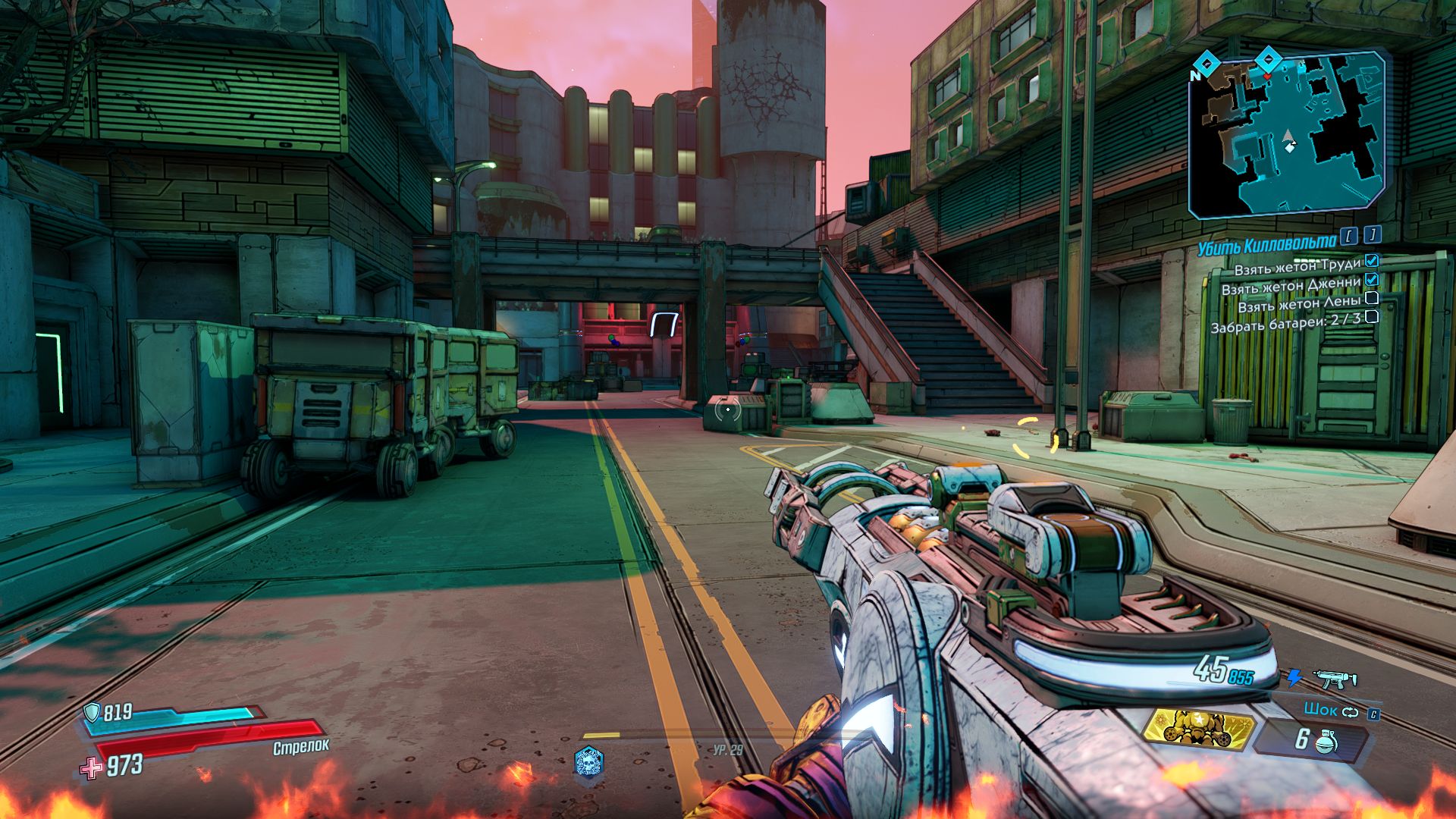Select the equipped submachine gun icon
The width and height of the screenshot is (1456, 819).
point(1335,678)
